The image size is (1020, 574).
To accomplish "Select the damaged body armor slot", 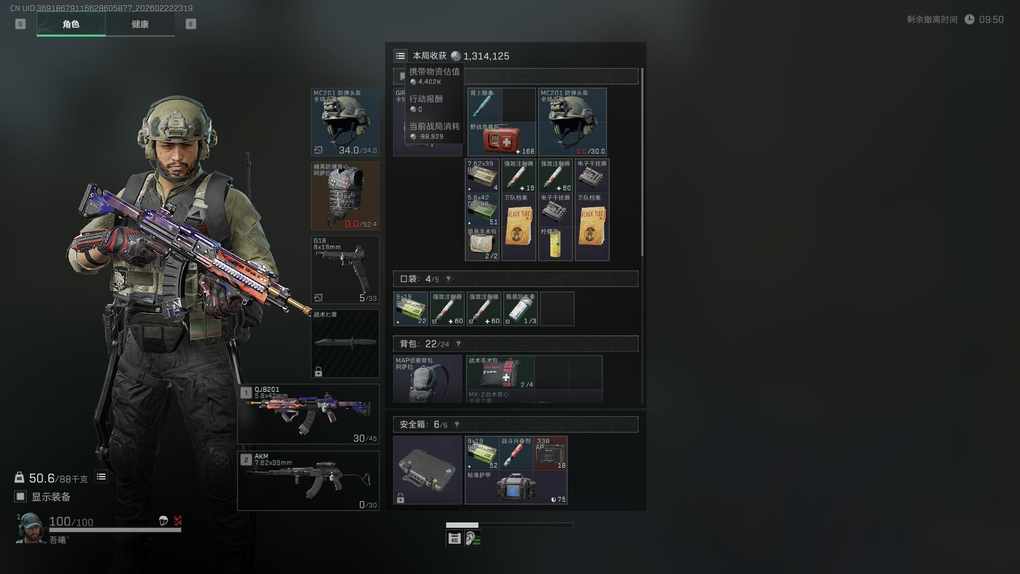I will (346, 196).
